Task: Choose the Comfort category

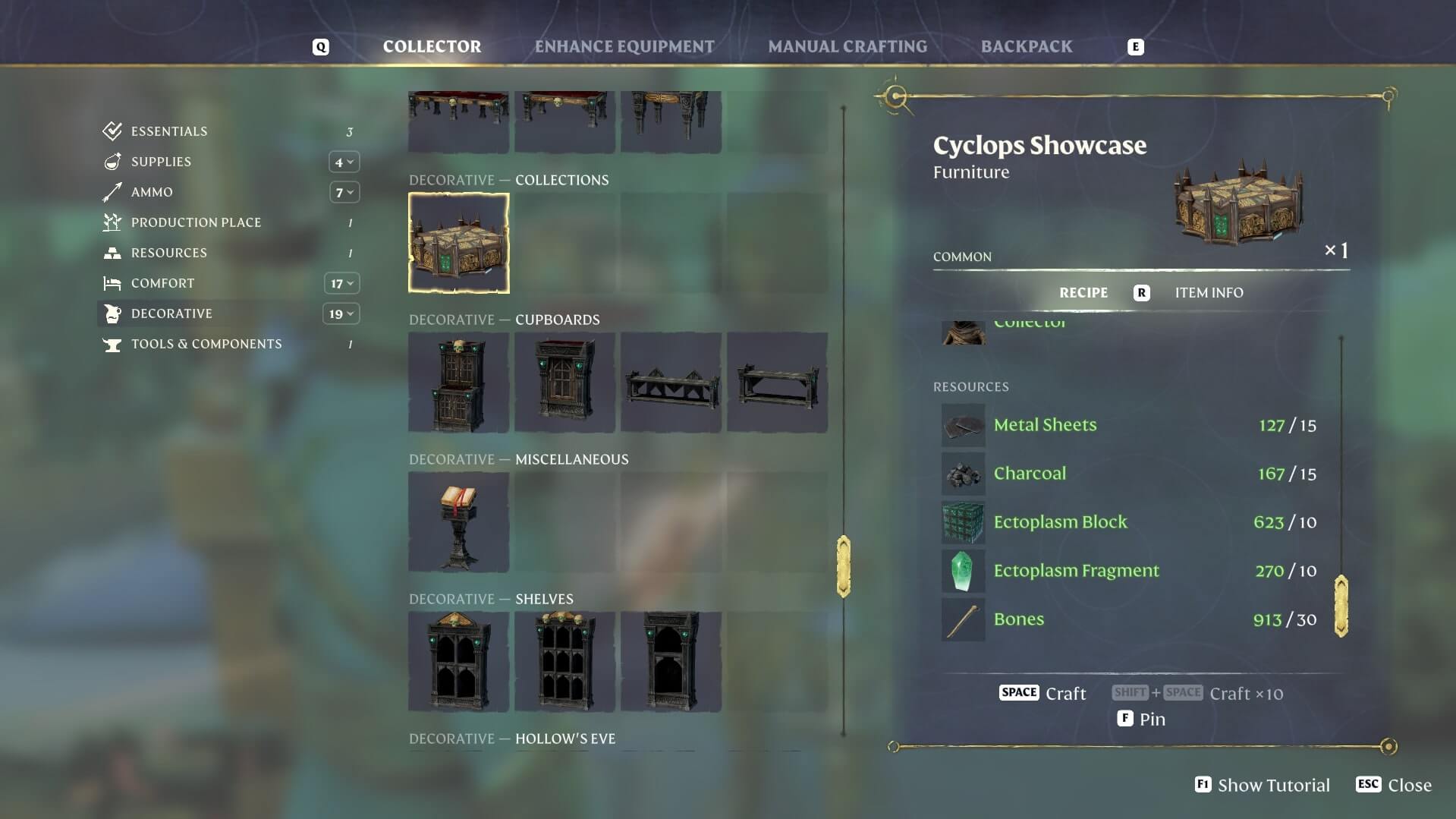Action: [162, 283]
